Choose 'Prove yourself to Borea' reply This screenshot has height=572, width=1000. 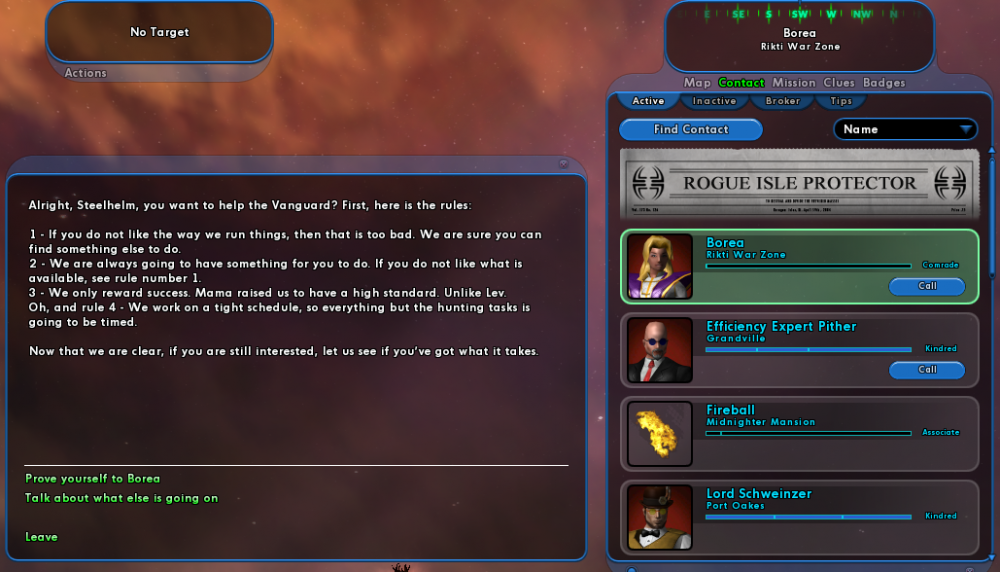92,479
